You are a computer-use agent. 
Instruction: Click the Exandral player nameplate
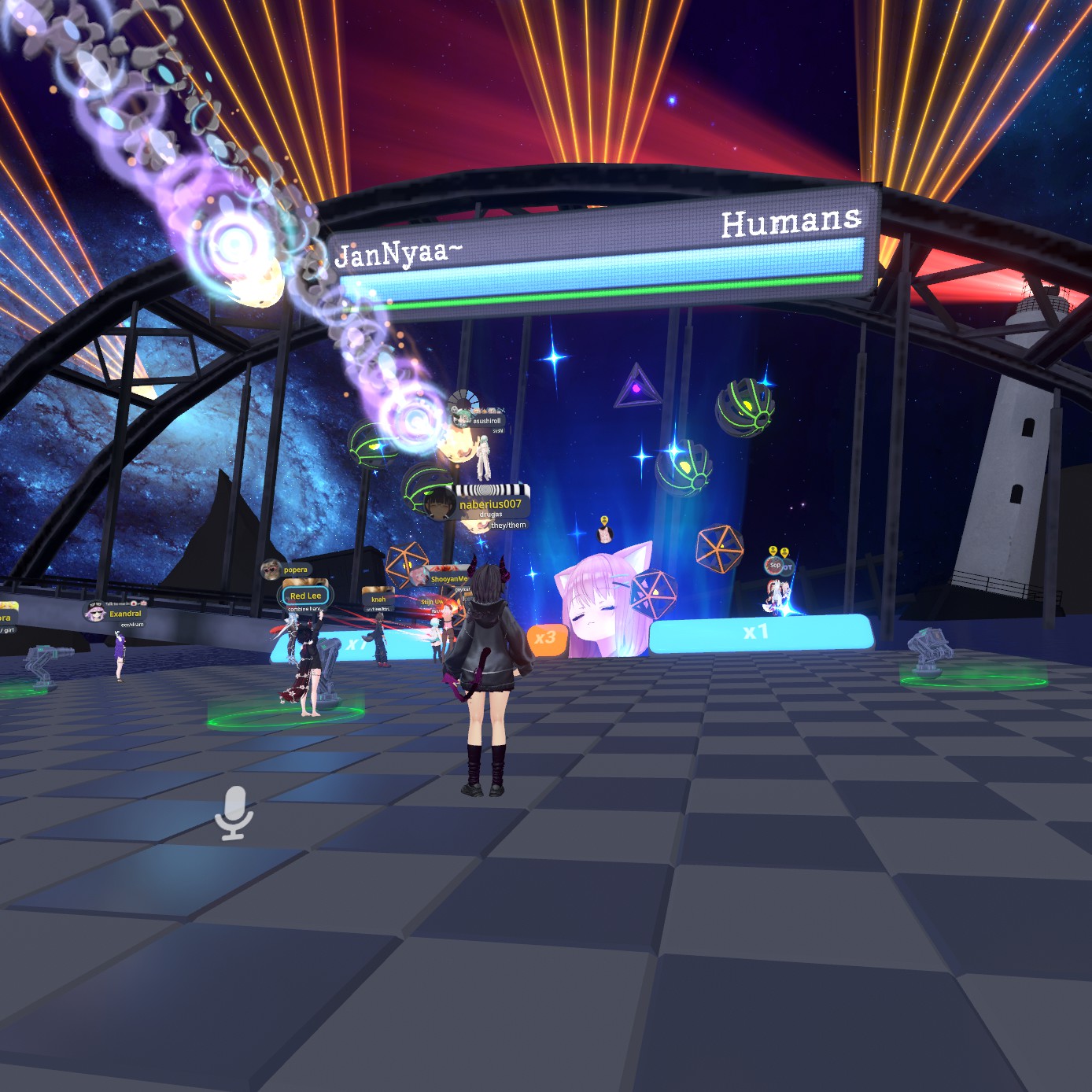pos(125,614)
